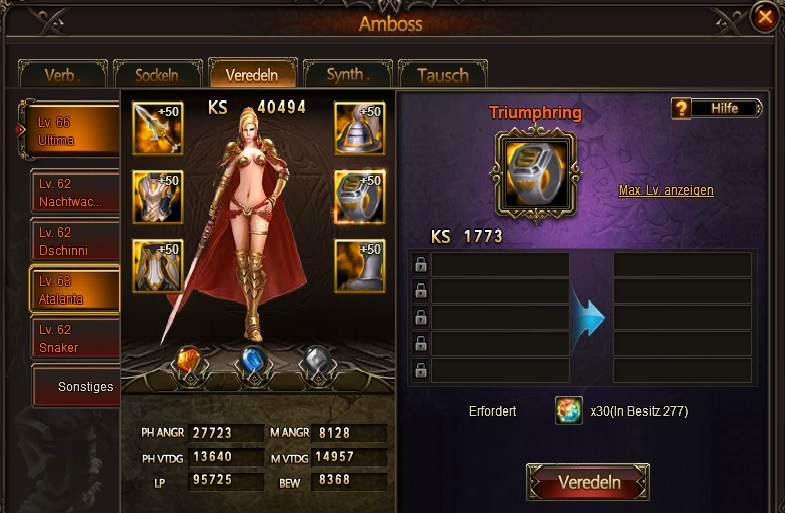Open the Sockeln tab
Viewport: 785px width, 513px height.
pyautogui.click(x=156, y=75)
